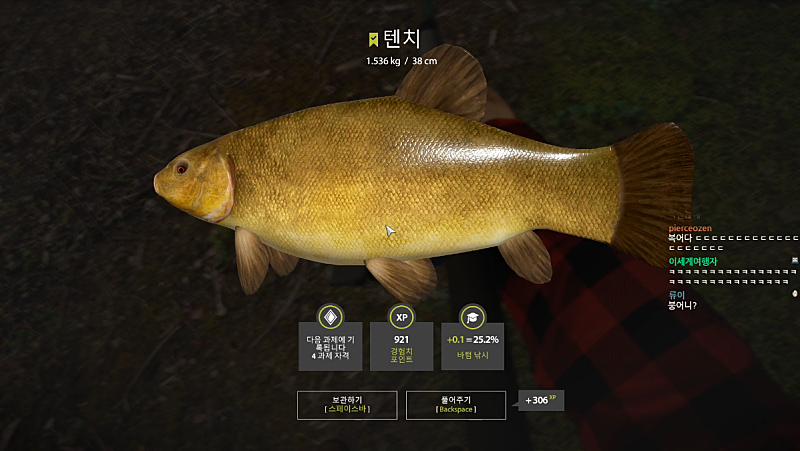Keep the fish with the 보관하기 button
The image size is (800, 451).
coord(346,404)
